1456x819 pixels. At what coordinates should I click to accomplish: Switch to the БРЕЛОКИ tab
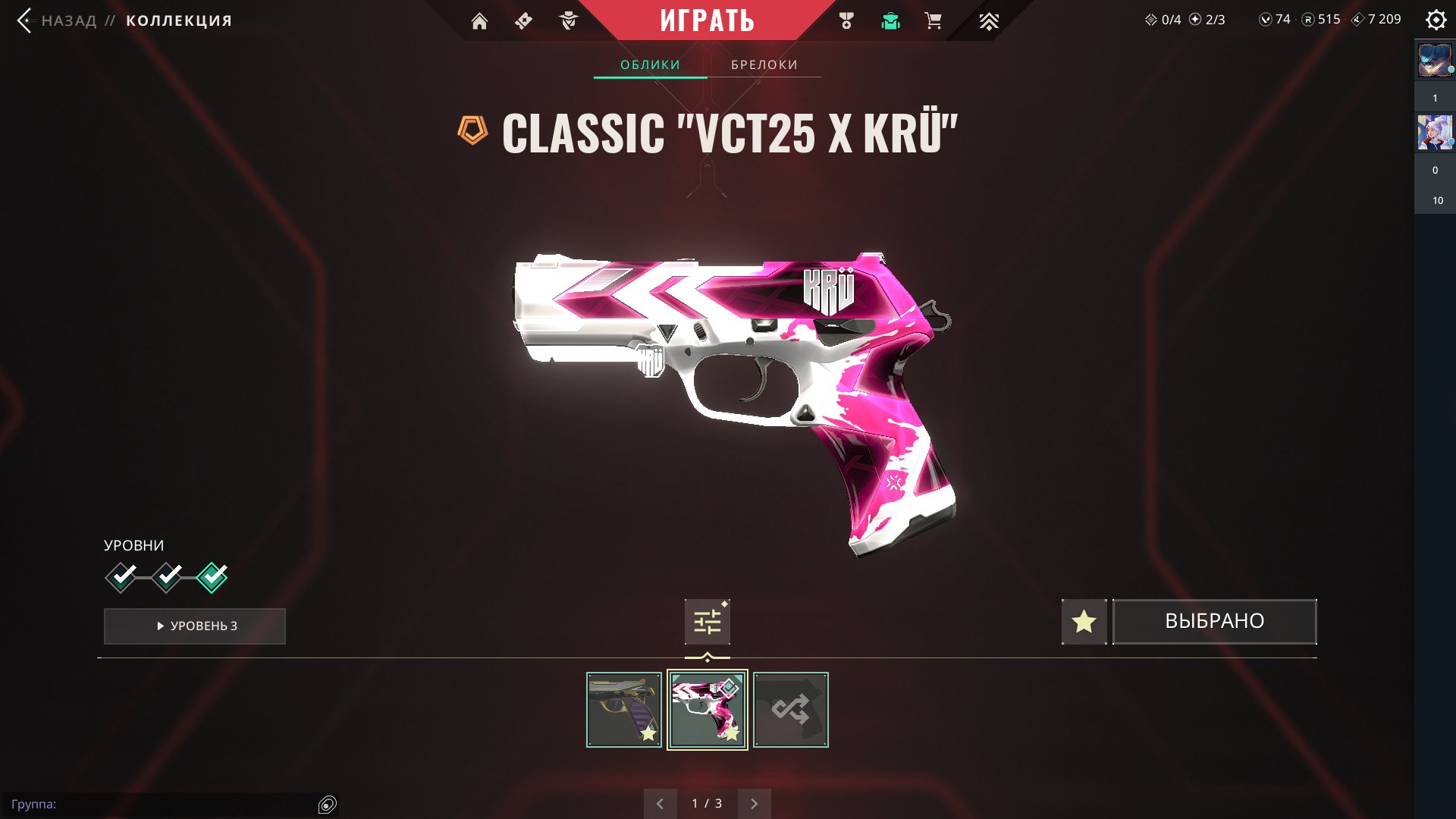tap(764, 65)
